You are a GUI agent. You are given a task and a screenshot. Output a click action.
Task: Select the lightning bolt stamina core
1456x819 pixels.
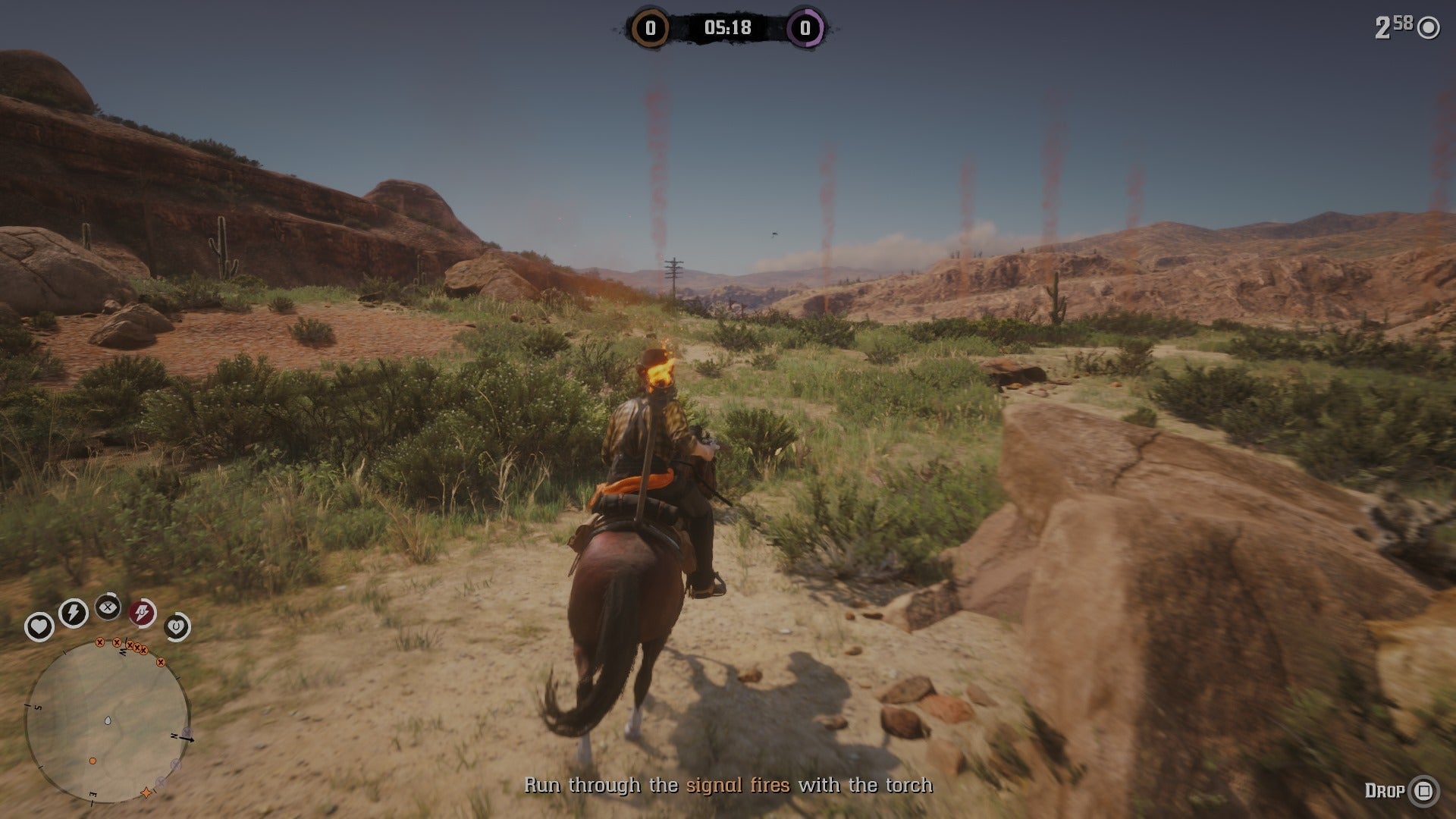[x=74, y=612]
